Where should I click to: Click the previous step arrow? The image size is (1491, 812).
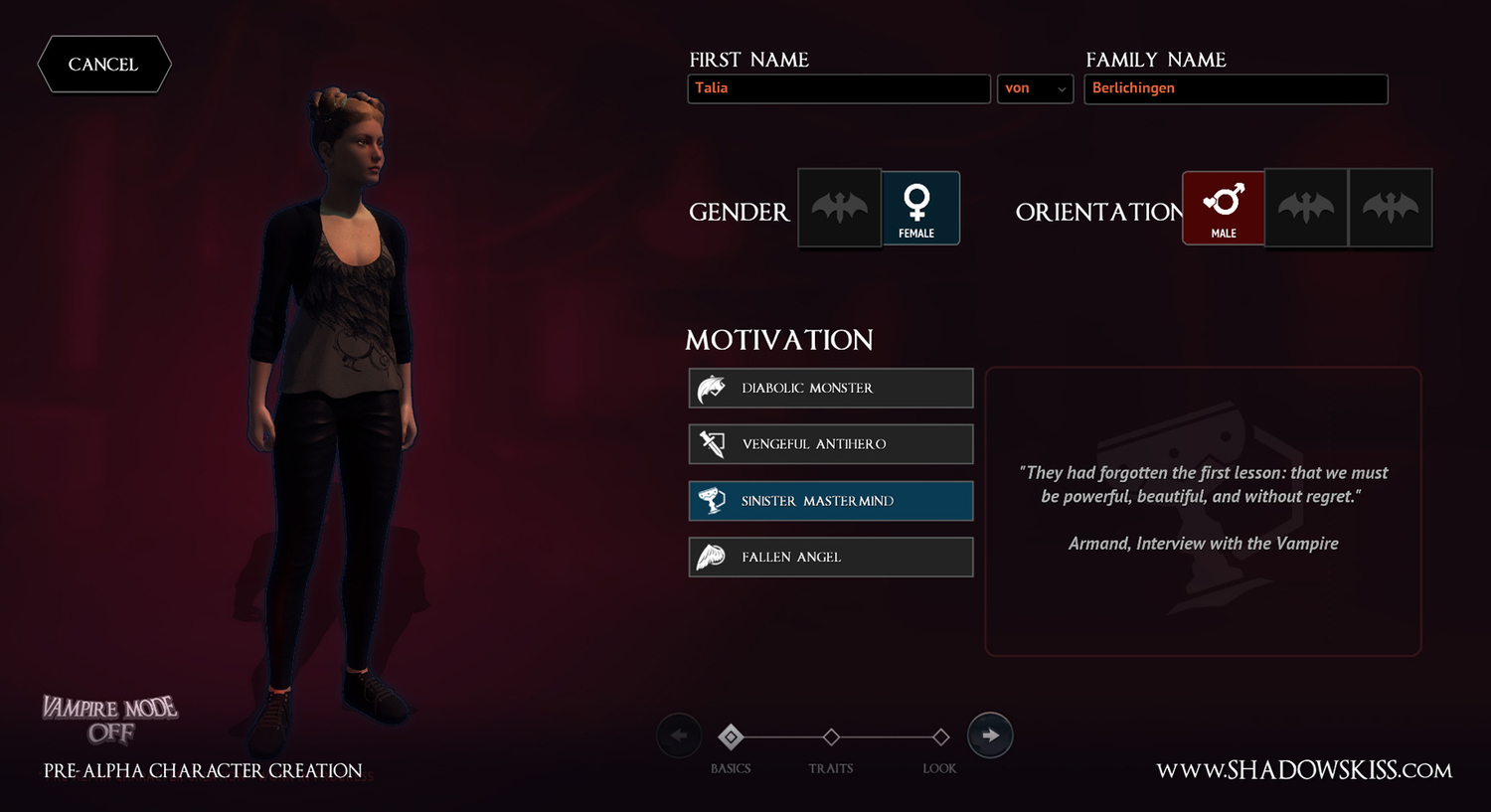pos(679,735)
